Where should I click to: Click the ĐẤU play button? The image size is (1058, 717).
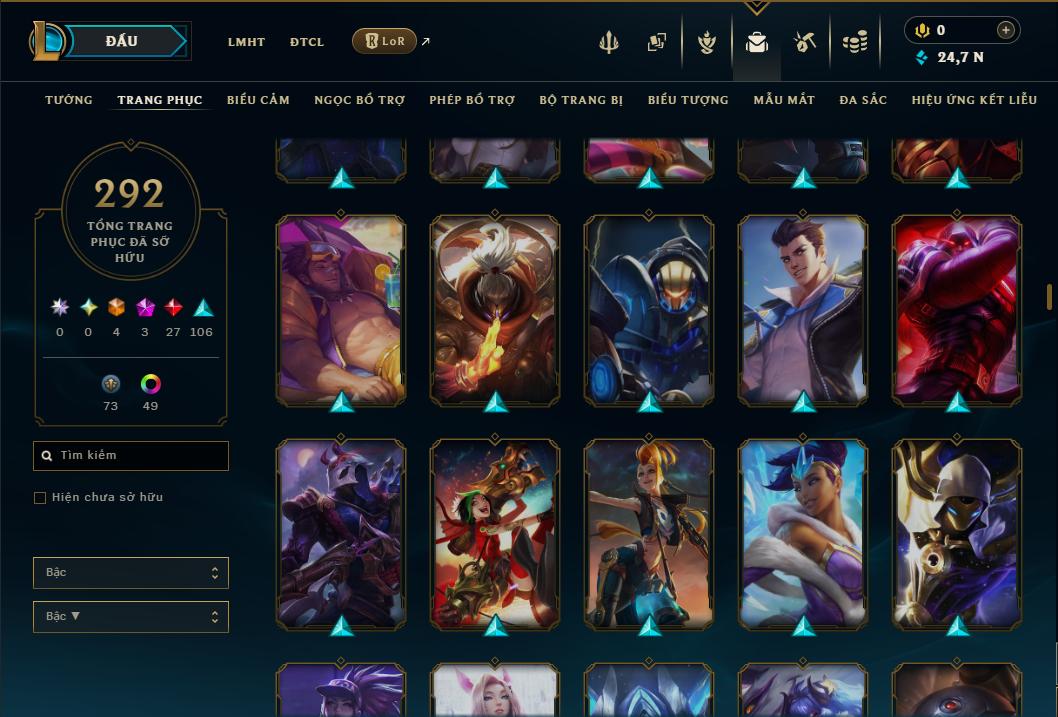point(122,41)
